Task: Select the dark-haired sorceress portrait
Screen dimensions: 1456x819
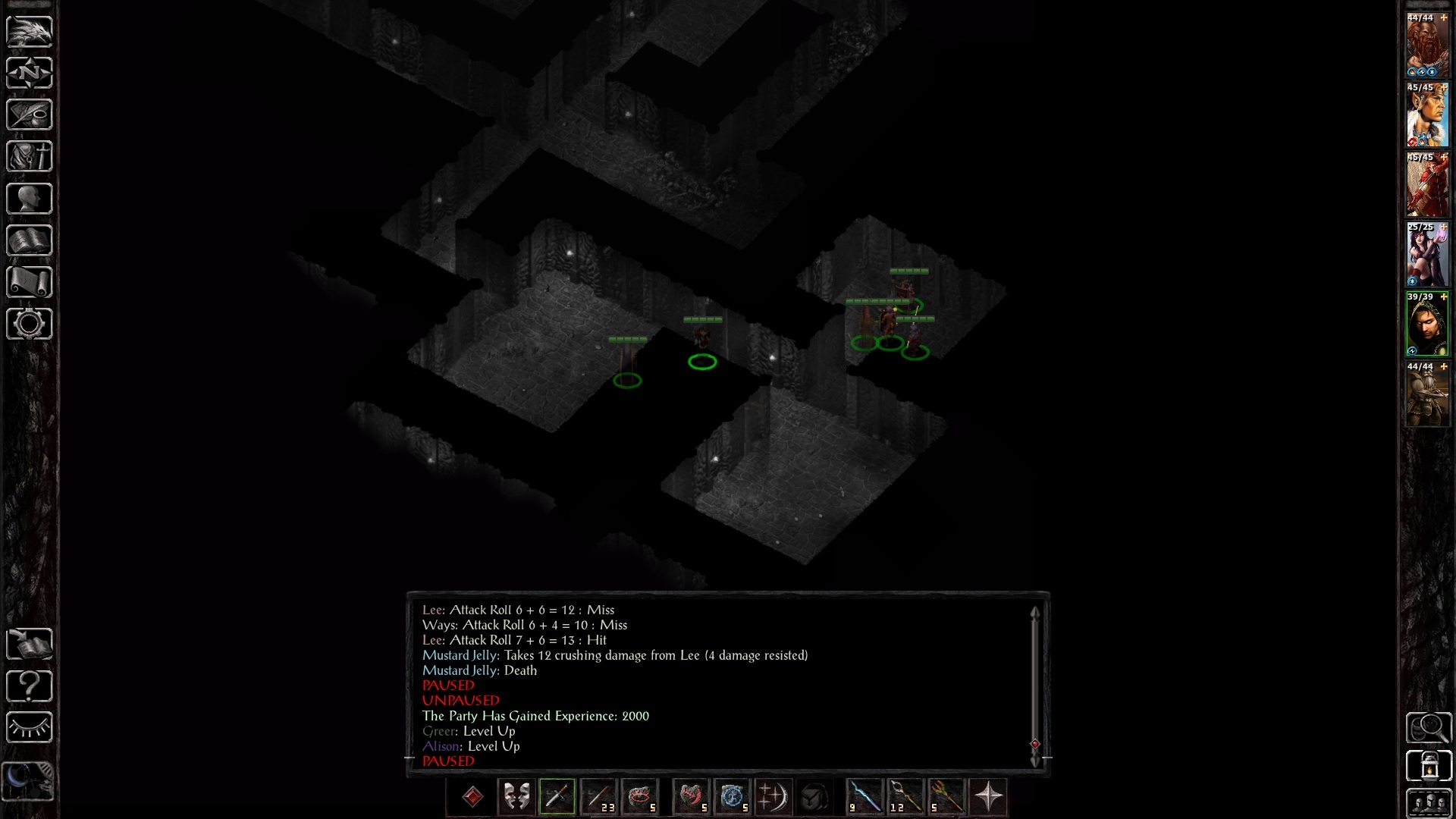Action: pos(1427,256)
